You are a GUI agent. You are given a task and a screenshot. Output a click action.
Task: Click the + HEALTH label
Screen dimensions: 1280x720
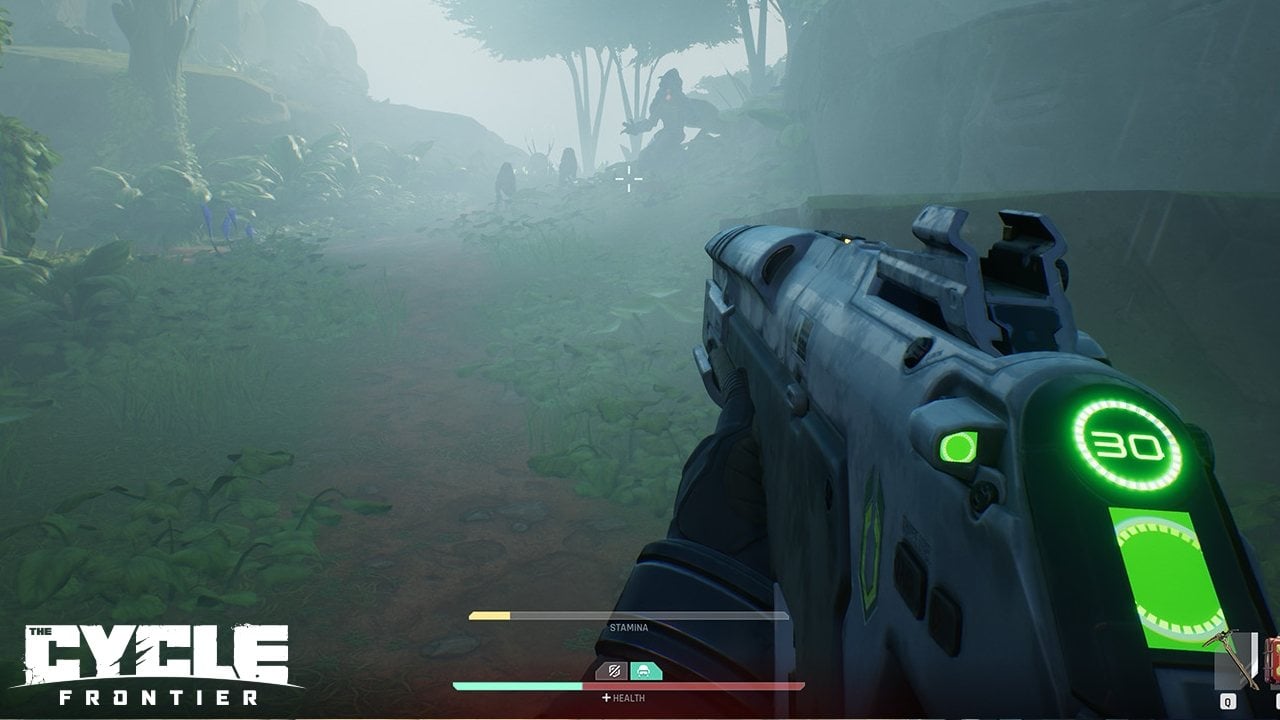click(624, 700)
